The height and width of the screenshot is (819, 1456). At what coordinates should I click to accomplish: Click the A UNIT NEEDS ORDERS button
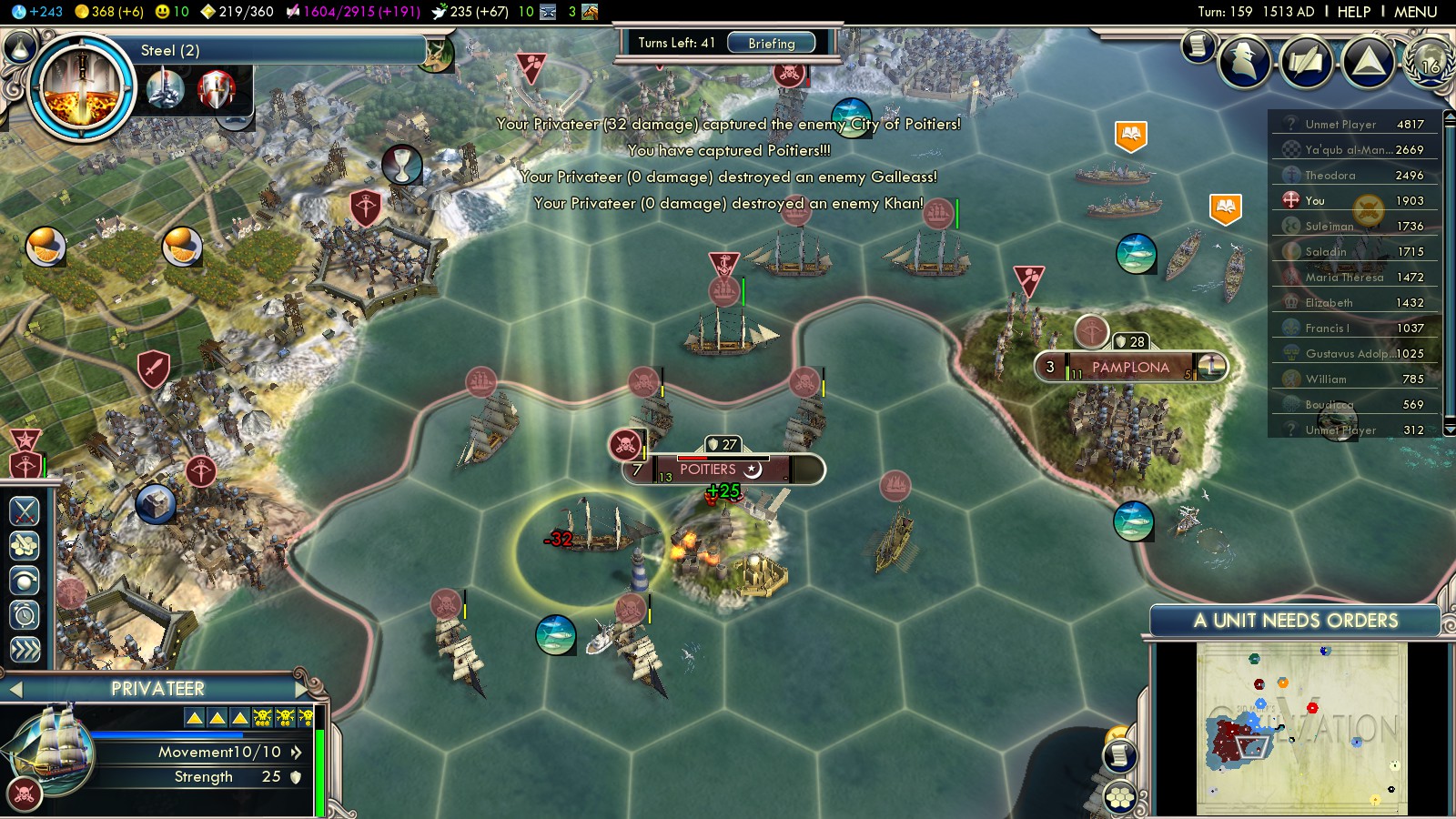click(1295, 621)
